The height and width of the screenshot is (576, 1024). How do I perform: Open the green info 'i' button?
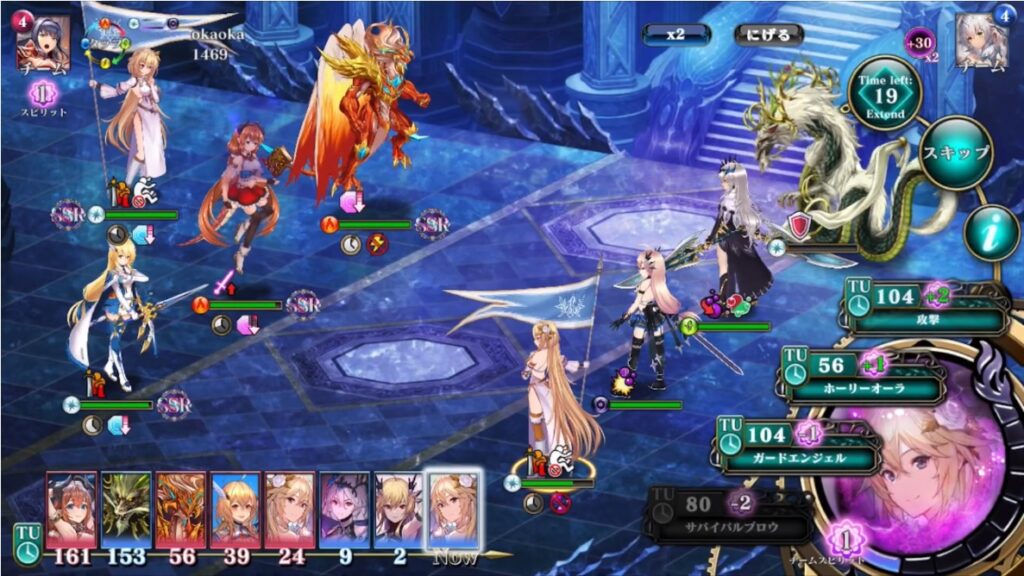pos(992,234)
